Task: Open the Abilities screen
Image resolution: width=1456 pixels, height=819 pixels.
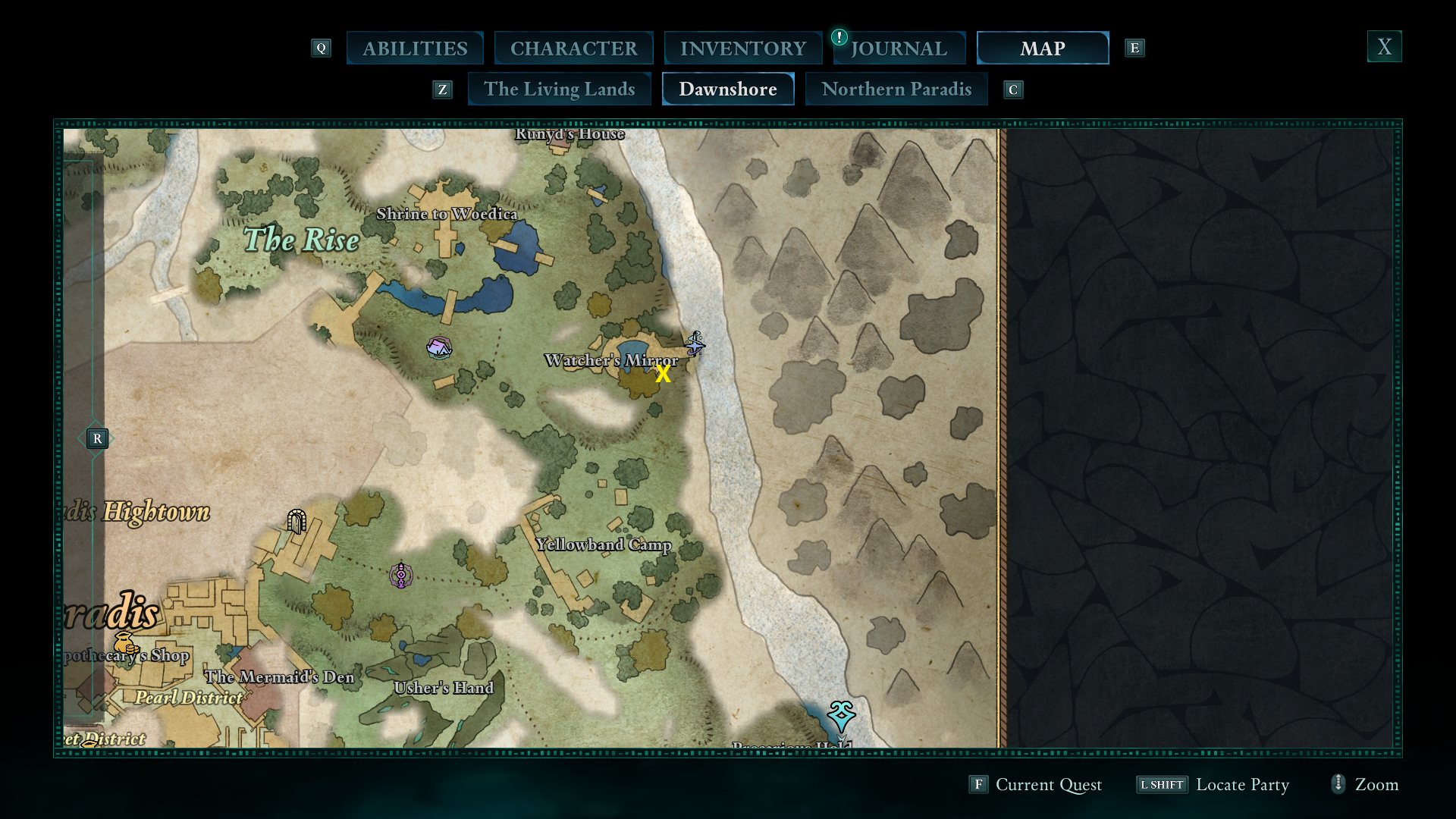Action: tap(415, 47)
